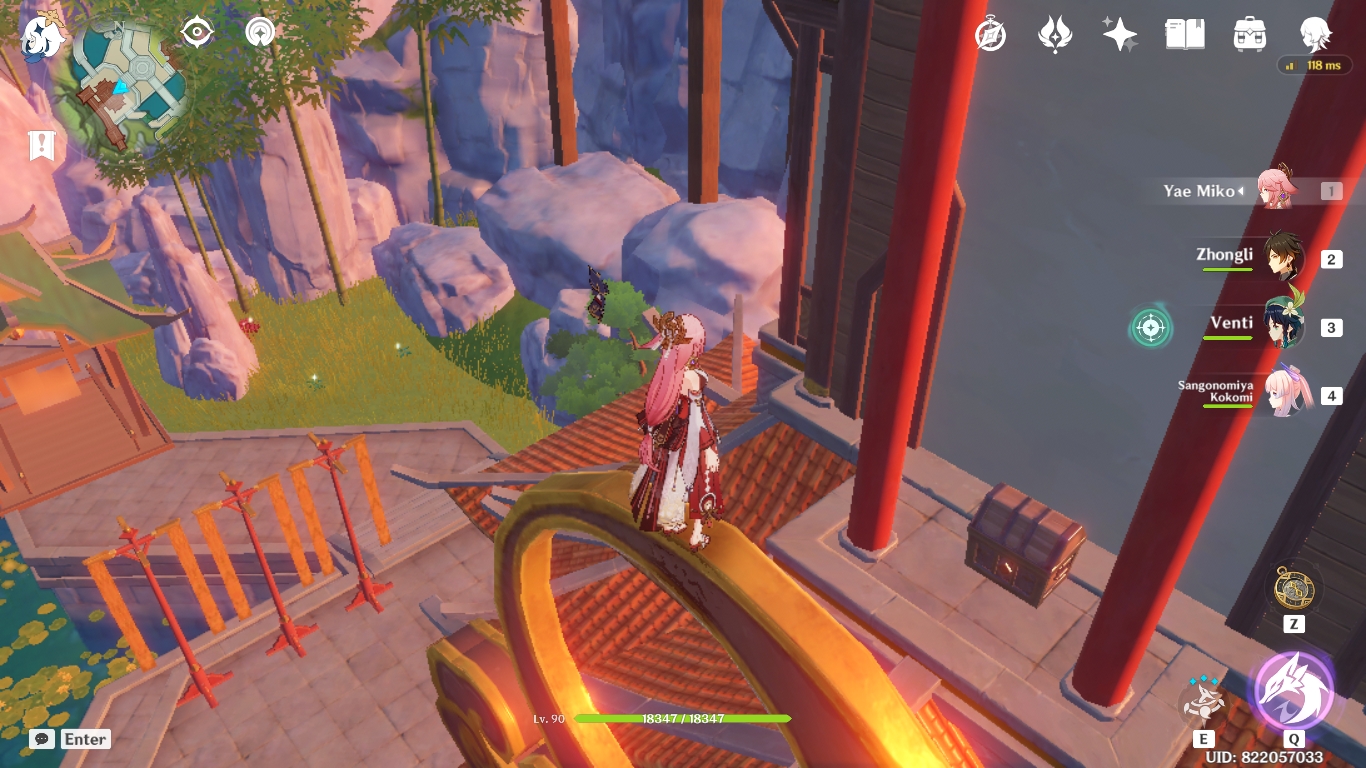
Task: Open the adventurer handbook book icon
Action: (1185, 35)
